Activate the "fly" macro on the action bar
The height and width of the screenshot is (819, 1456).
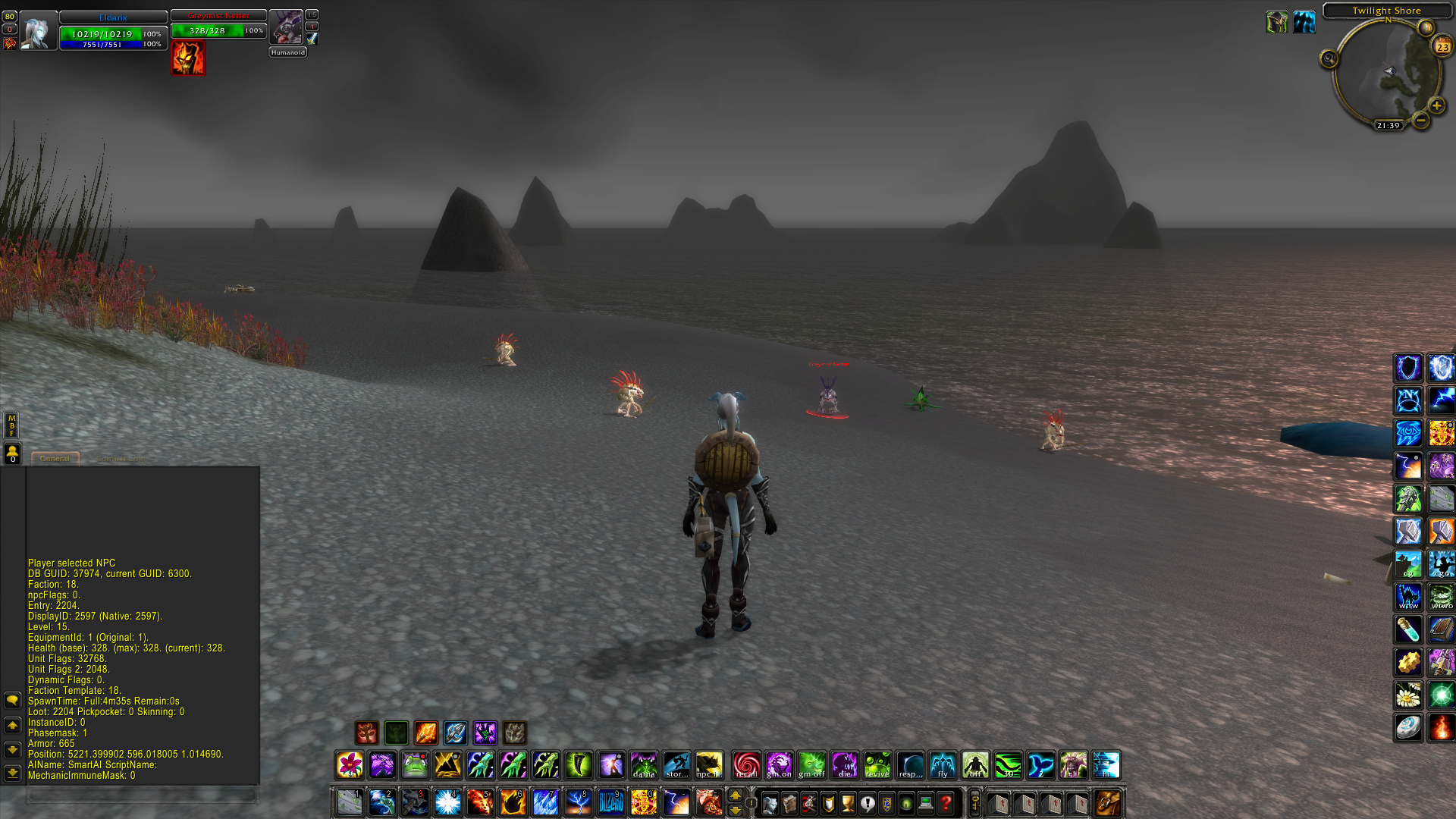(943, 765)
